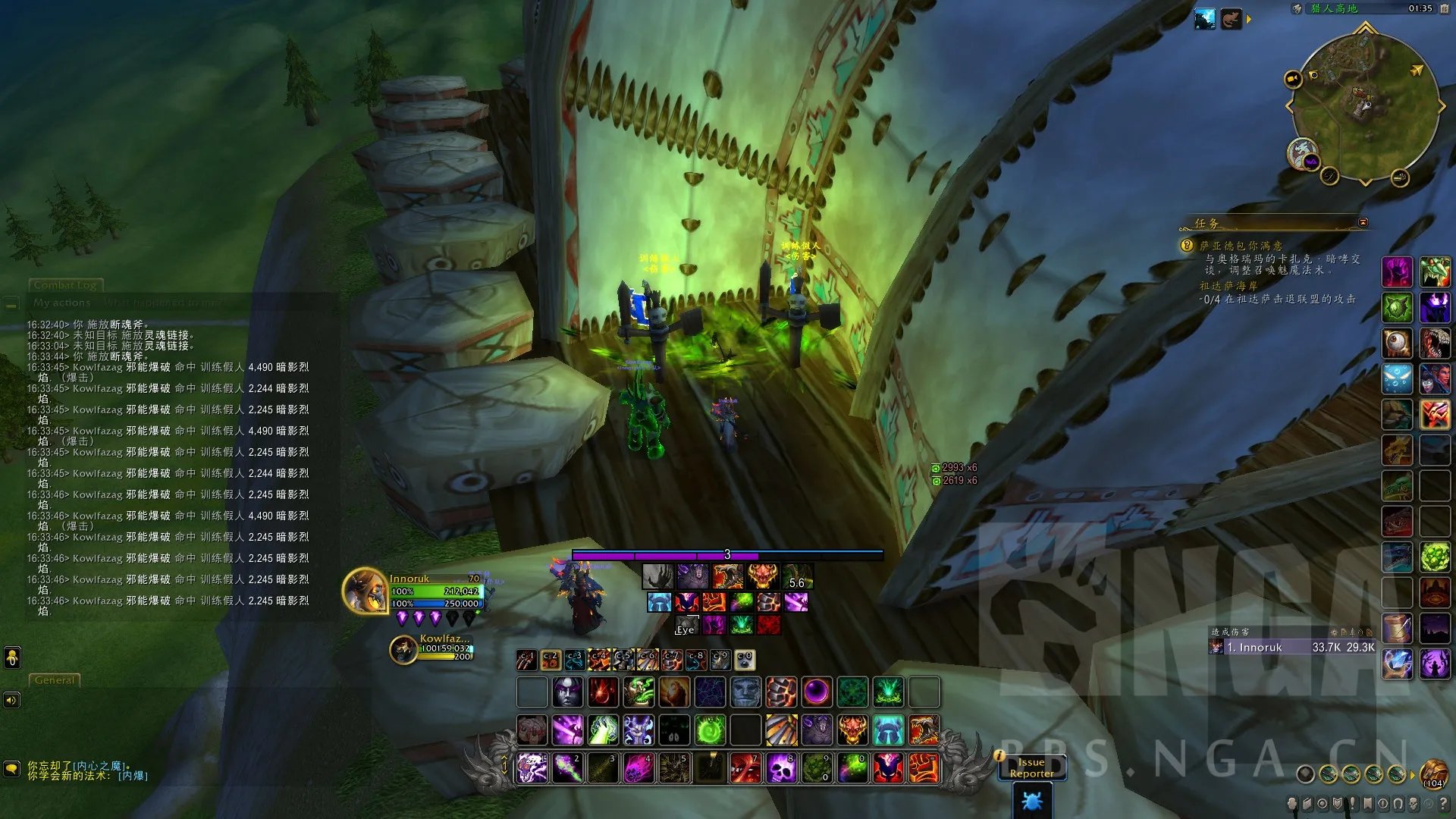Viewport: 1456px width, 819px height.
Task: Open the blue bug report icon
Action: [1031, 801]
